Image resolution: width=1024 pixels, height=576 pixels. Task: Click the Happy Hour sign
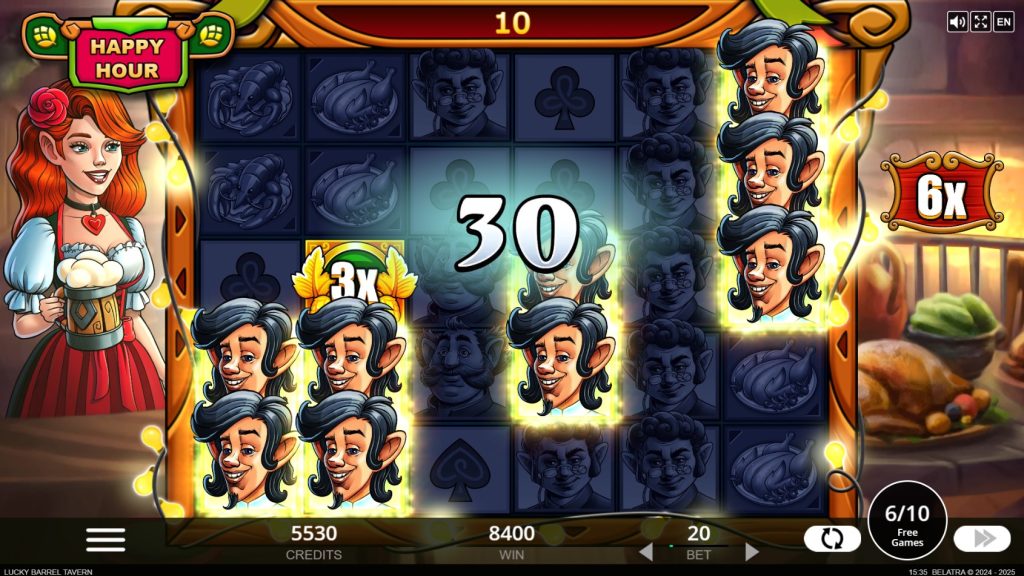click(127, 57)
